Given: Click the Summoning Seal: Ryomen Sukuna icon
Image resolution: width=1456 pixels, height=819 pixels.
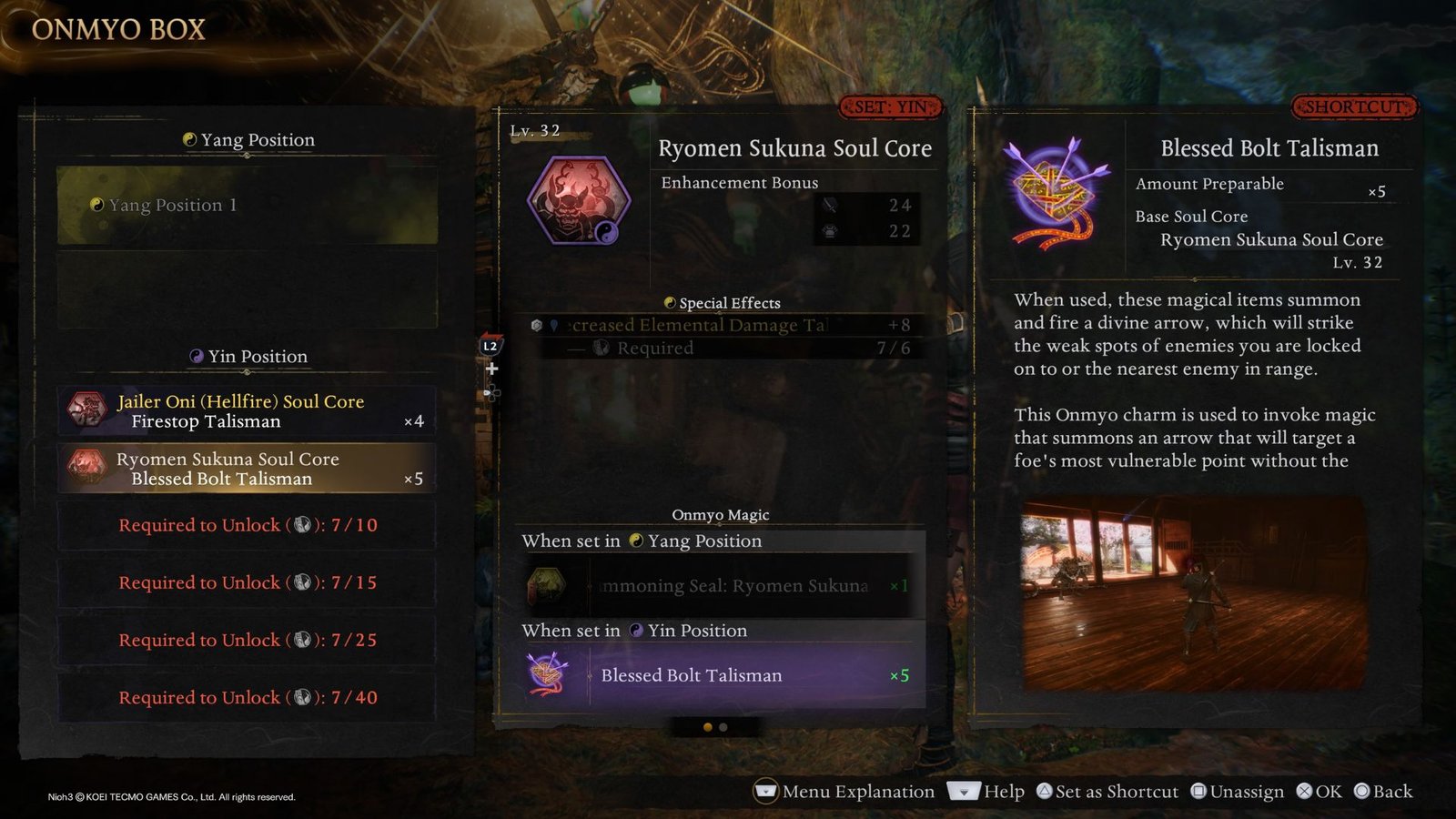Looking at the screenshot, I should [x=550, y=584].
